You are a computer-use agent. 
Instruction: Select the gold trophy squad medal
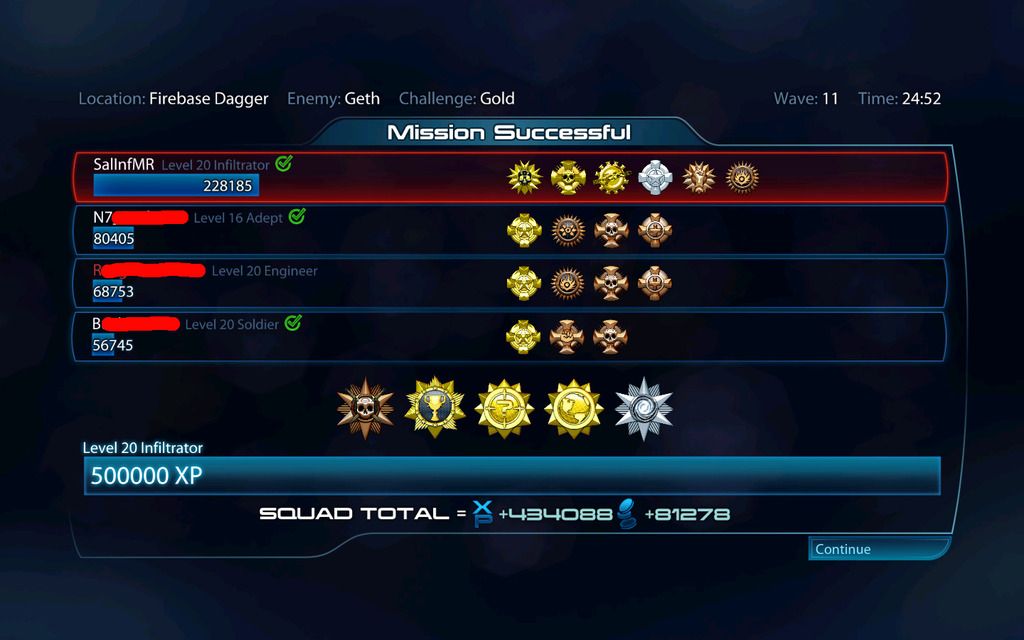click(435, 408)
